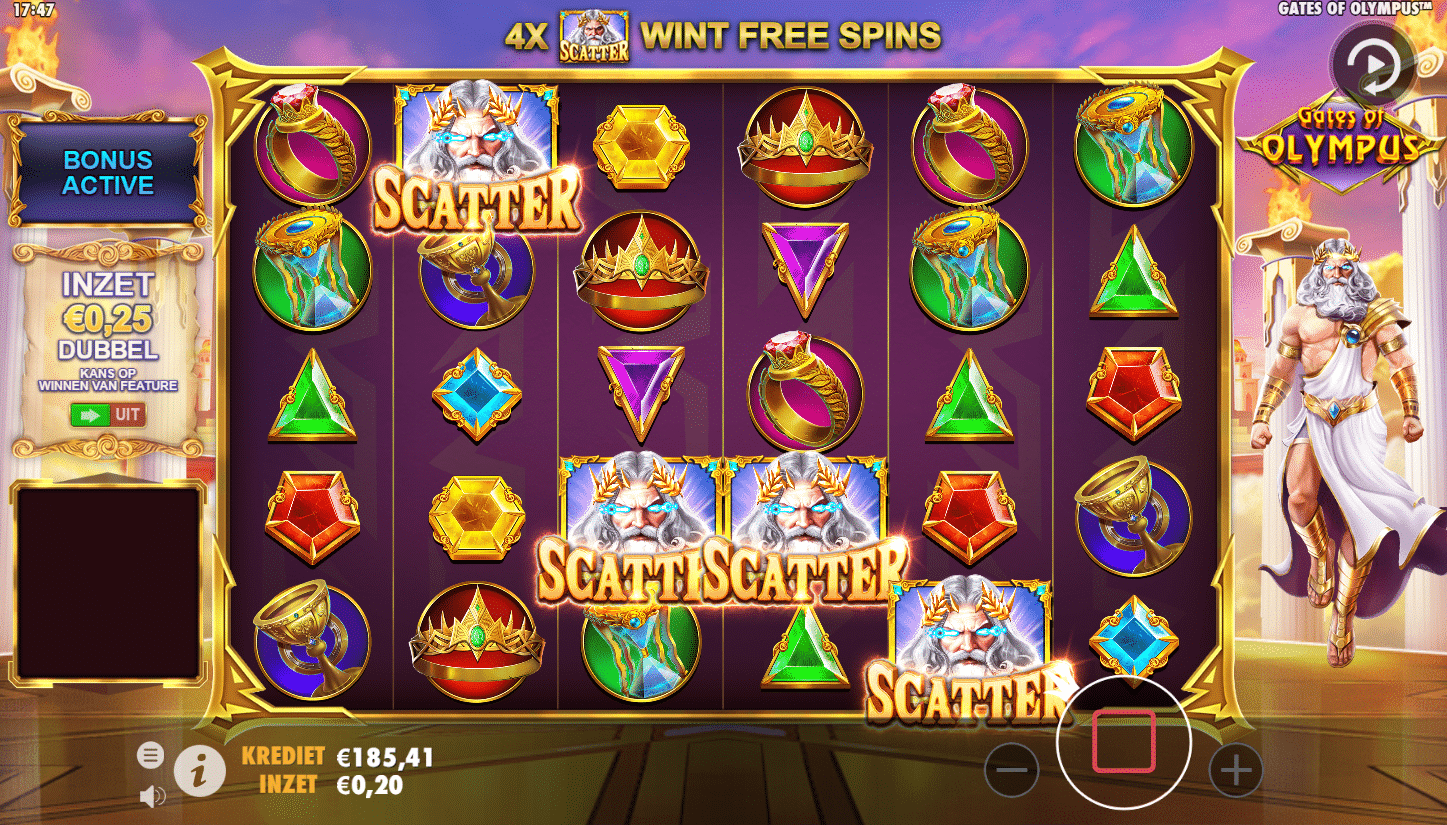Click the KREDIET balance display

330,757
